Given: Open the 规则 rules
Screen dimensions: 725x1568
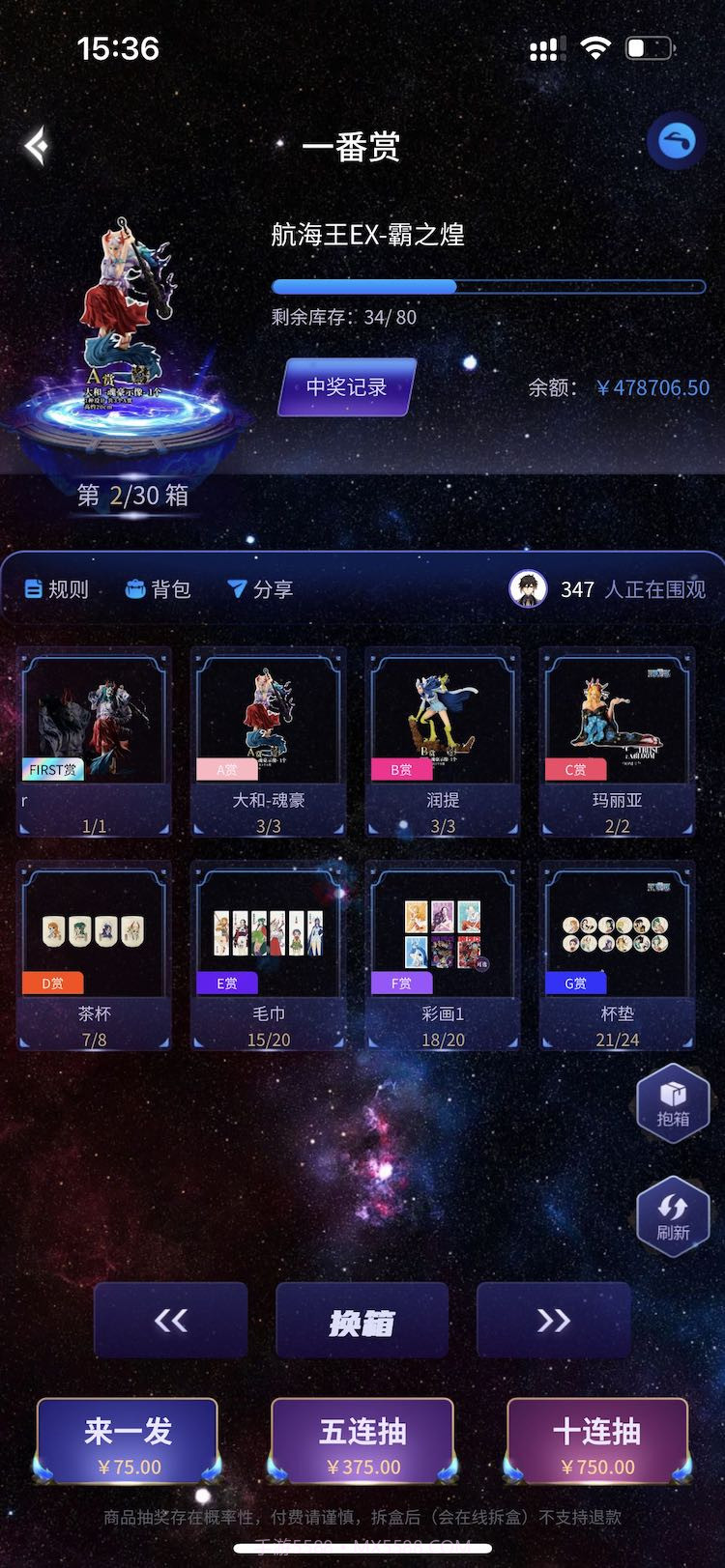Looking at the screenshot, I should [57, 589].
